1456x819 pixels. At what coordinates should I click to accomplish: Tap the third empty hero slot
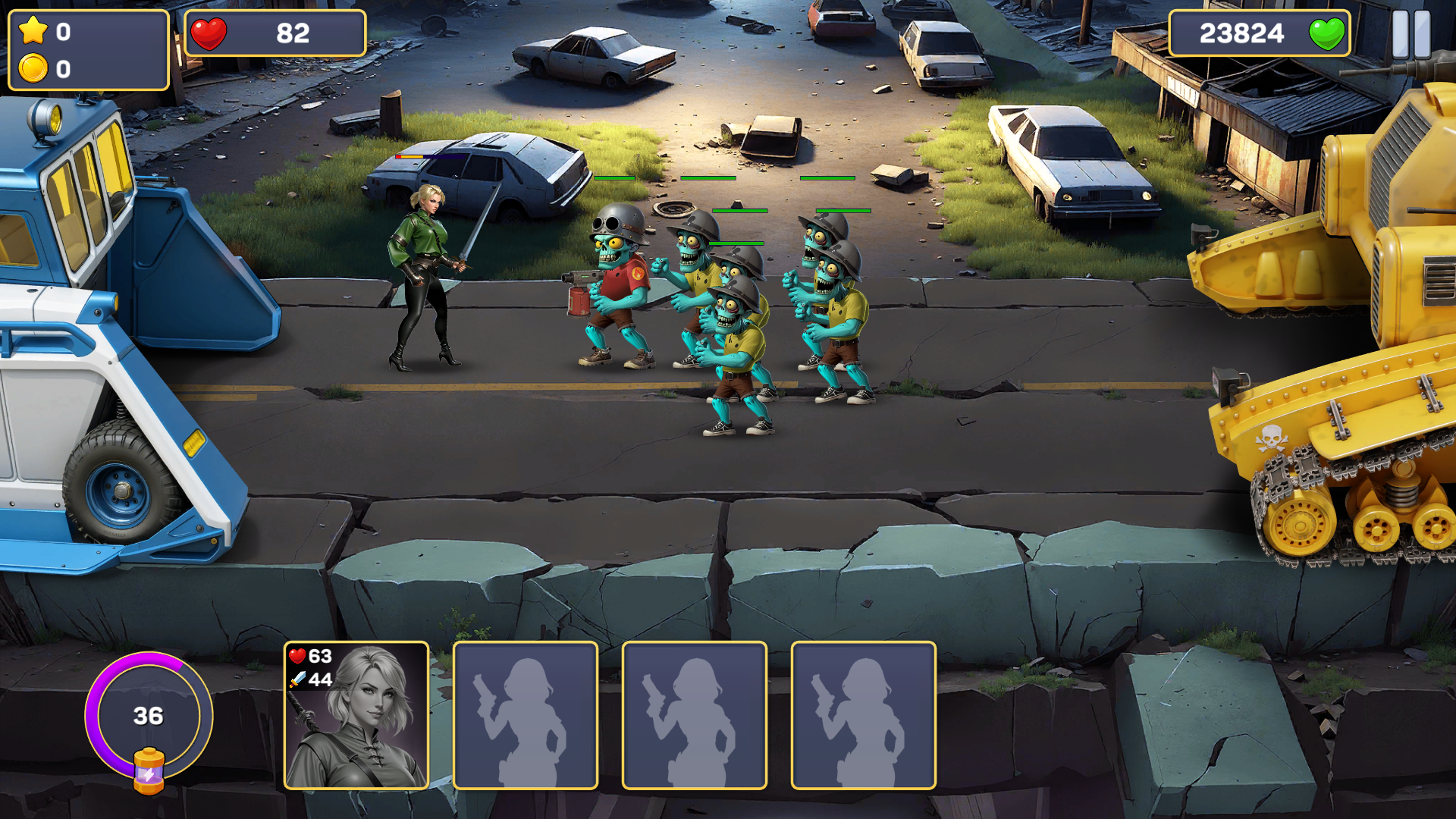click(x=864, y=718)
